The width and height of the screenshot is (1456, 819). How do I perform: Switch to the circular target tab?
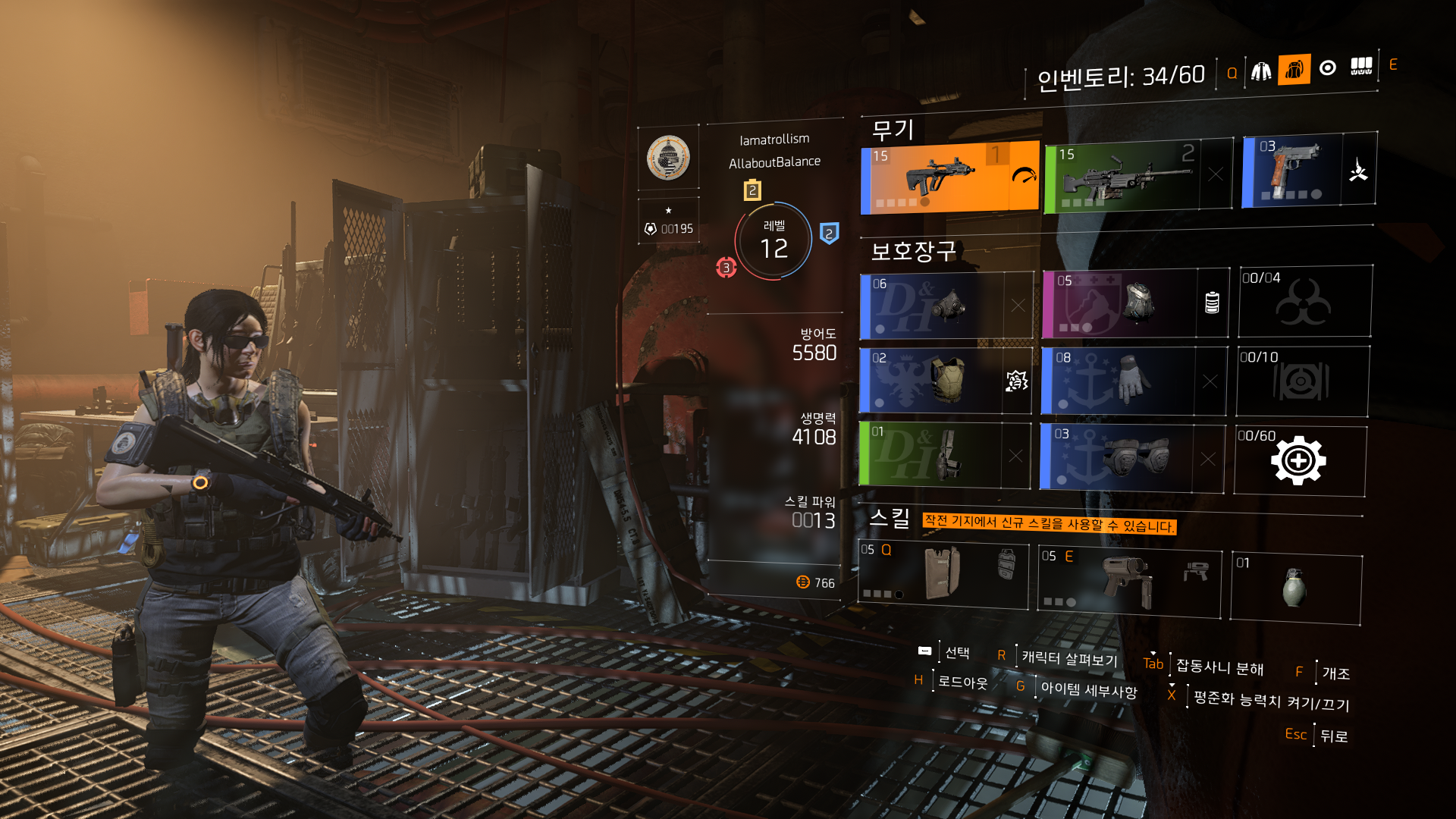(1327, 68)
